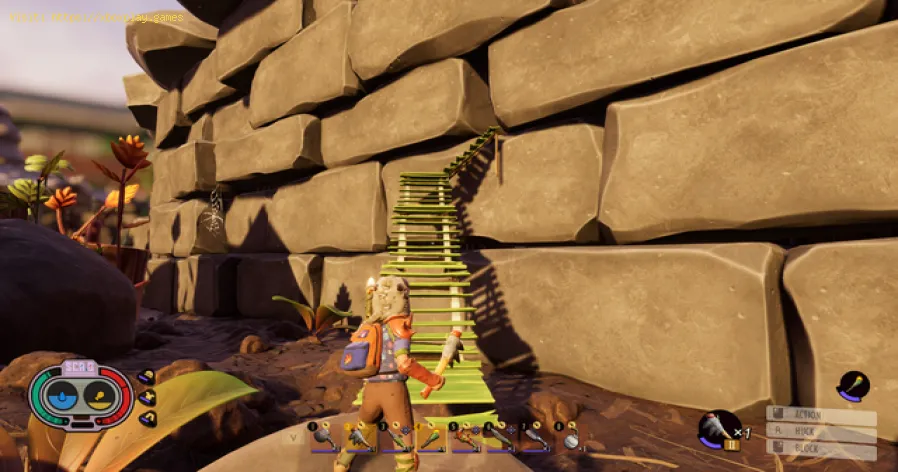Equip the green-handled torch in slot 4
The image size is (898, 472).
(x=431, y=437)
